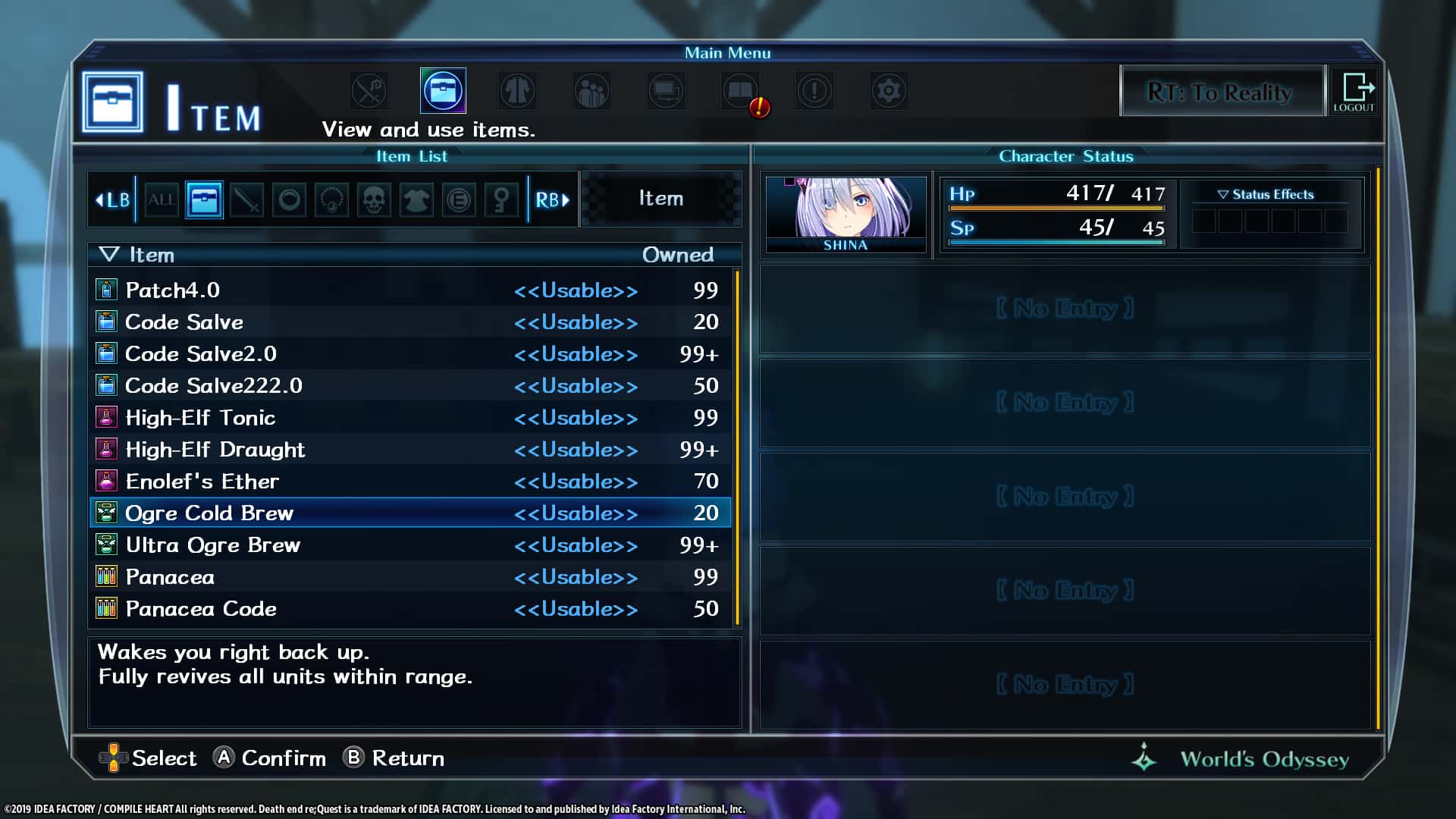1456x819 pixels.
Task: Click the RT: To Reality button
Action: [x=1222, y=92]
